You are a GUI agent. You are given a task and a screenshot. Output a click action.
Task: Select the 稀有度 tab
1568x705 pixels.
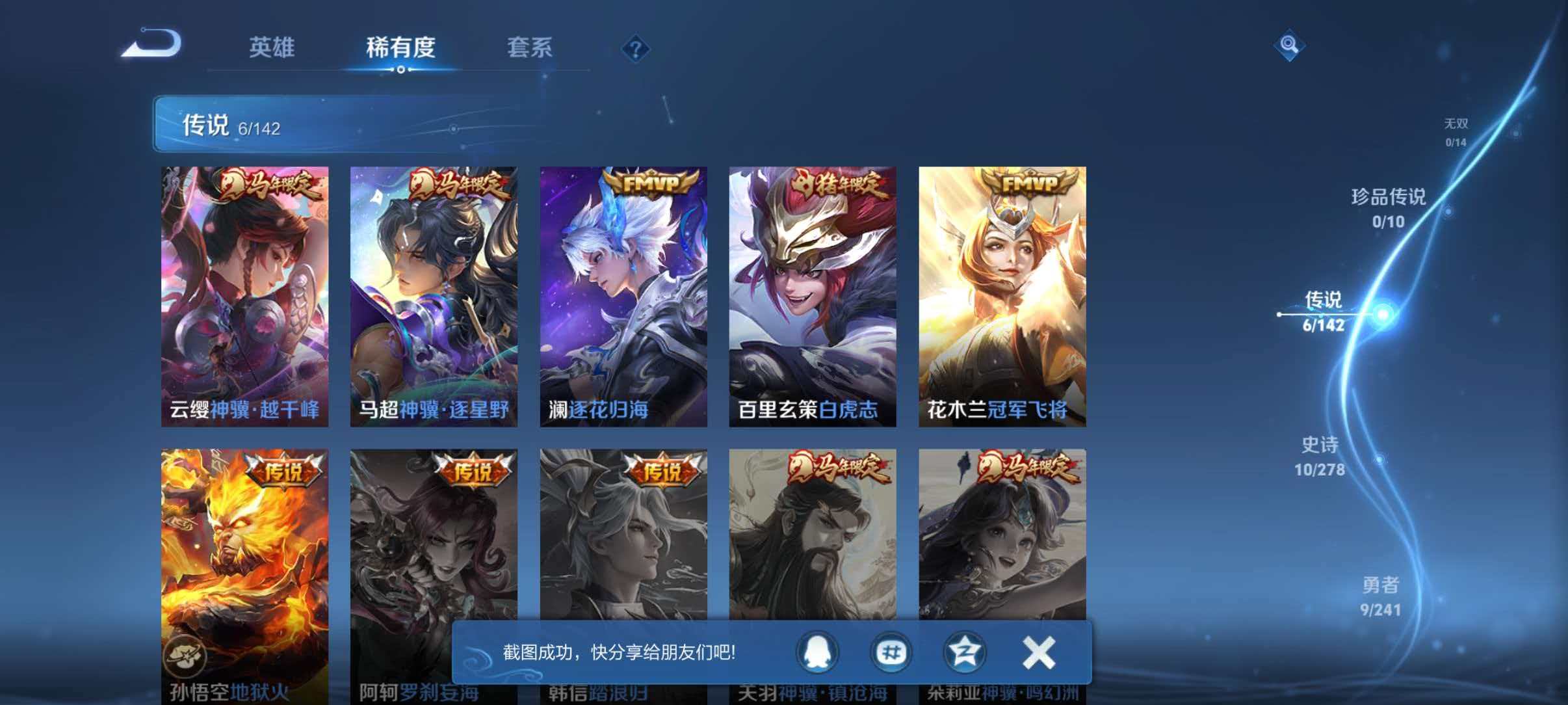400,49
